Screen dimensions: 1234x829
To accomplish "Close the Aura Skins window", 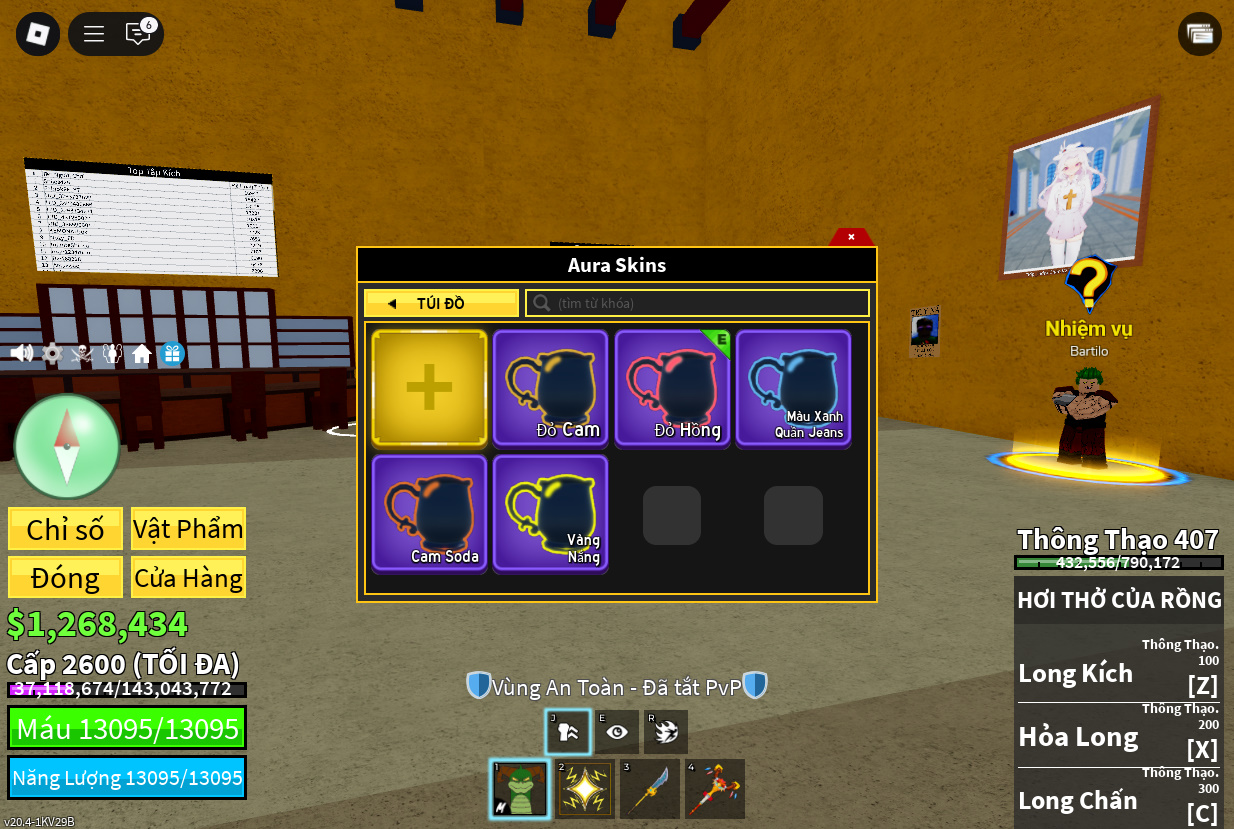I will 851,237.
